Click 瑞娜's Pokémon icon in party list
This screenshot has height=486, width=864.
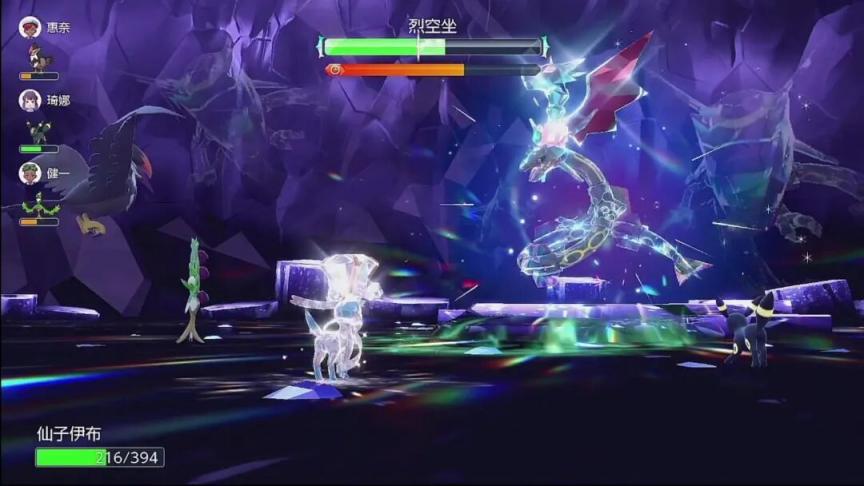[x=38, y=131]
